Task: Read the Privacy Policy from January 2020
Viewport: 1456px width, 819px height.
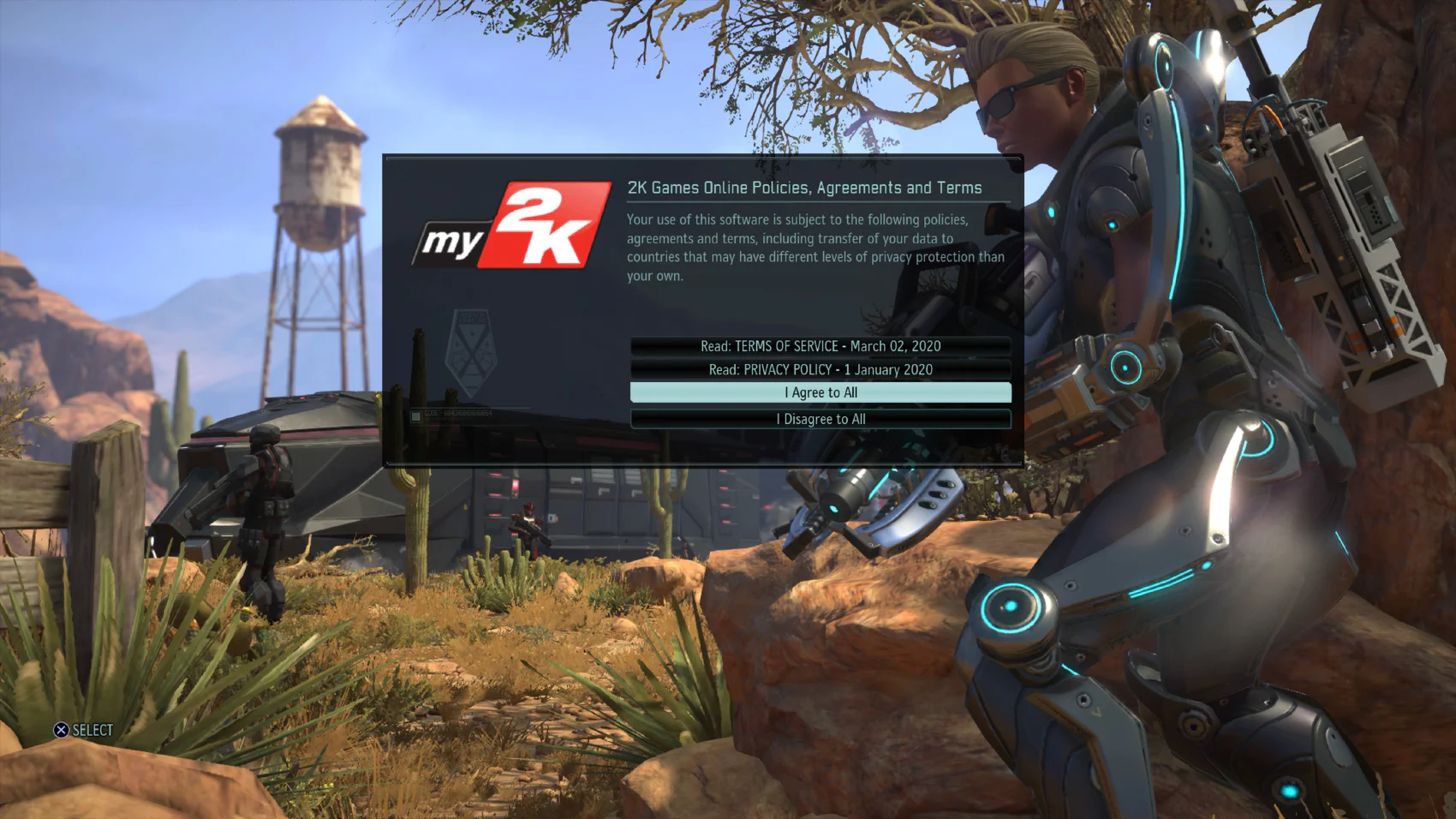Action: [820, 369]
